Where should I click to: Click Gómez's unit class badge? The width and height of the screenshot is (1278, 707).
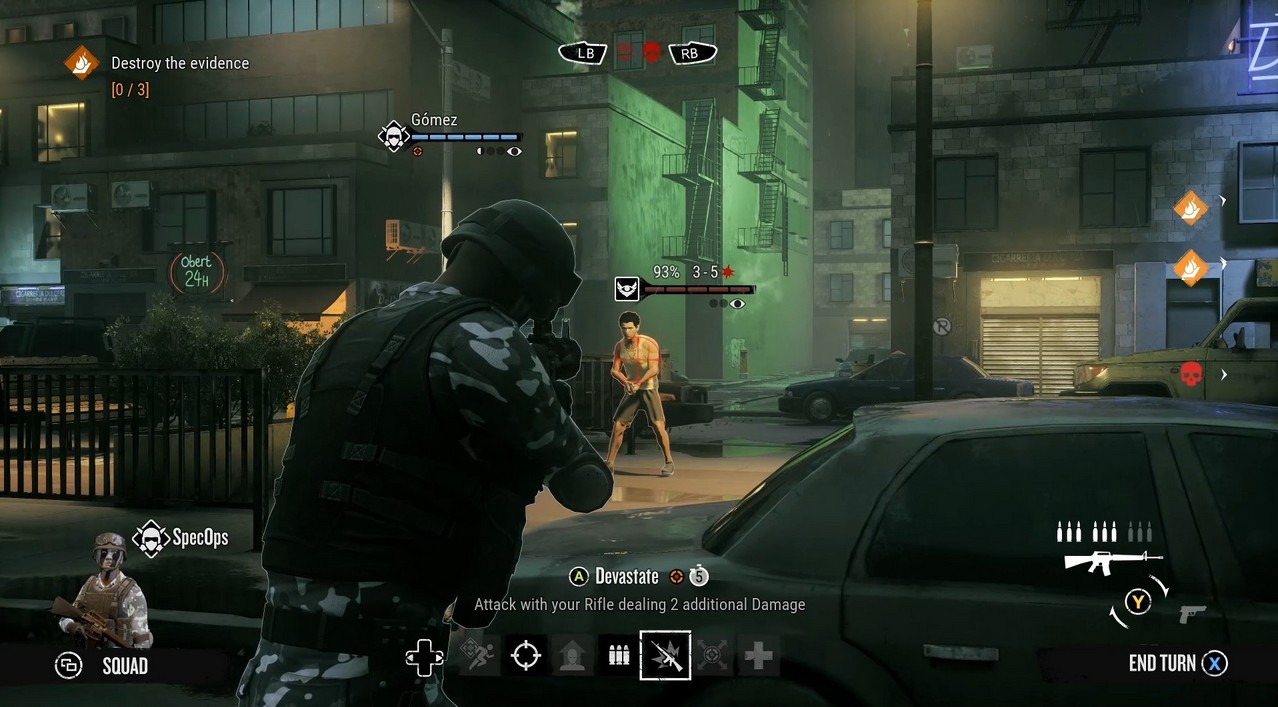tap(393, 136)
